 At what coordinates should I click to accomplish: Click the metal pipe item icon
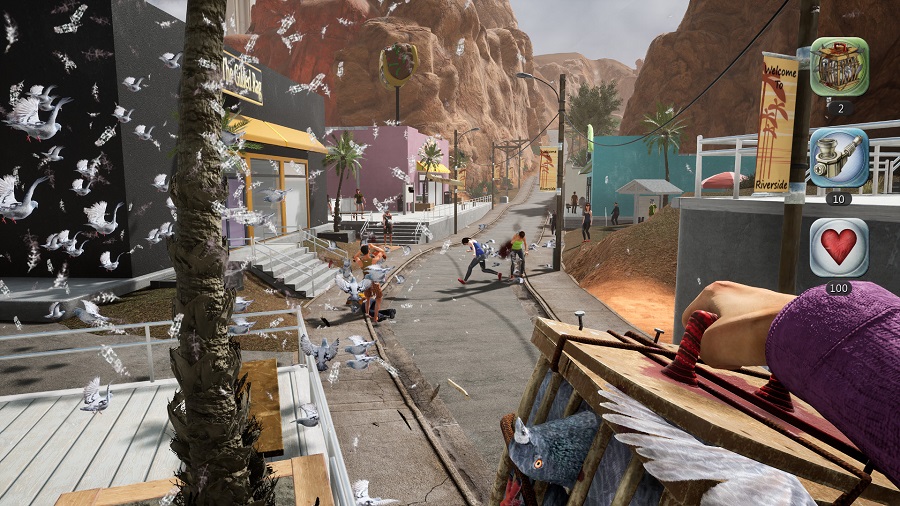(838, 157)
